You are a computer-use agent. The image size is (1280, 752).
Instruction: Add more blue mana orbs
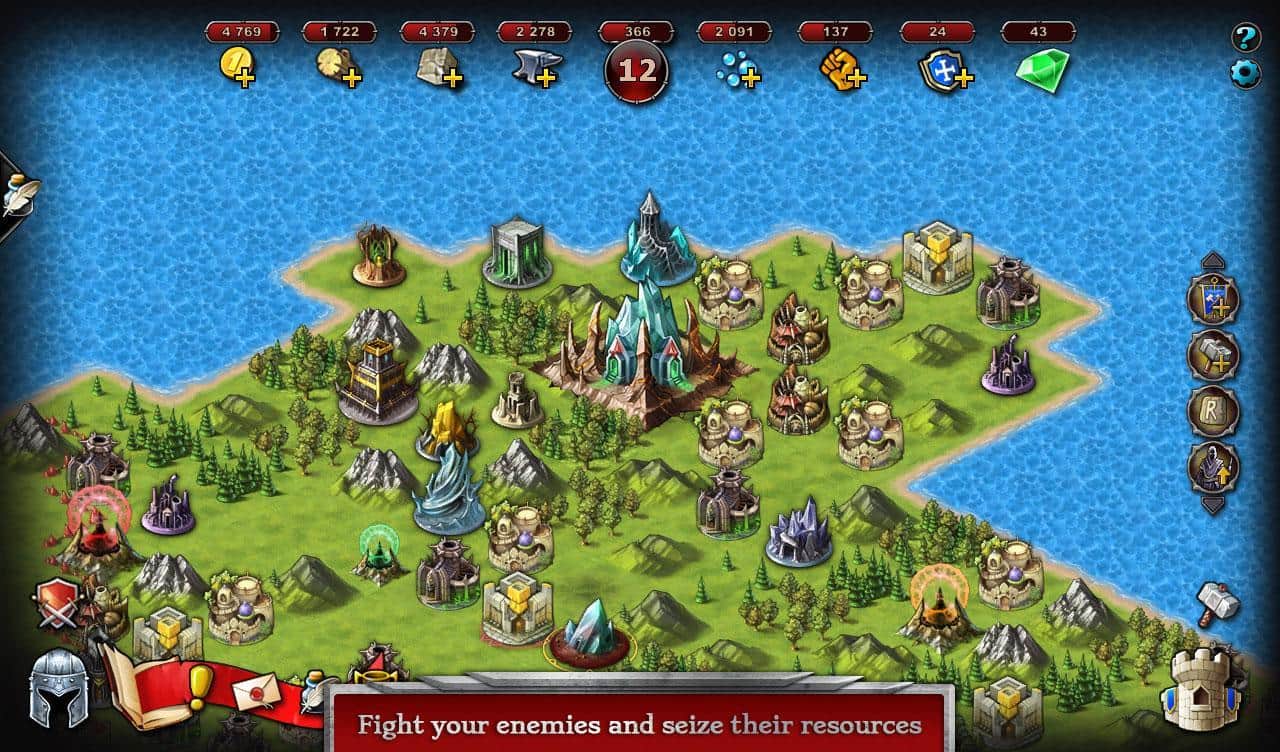click(x=740, y=69)
